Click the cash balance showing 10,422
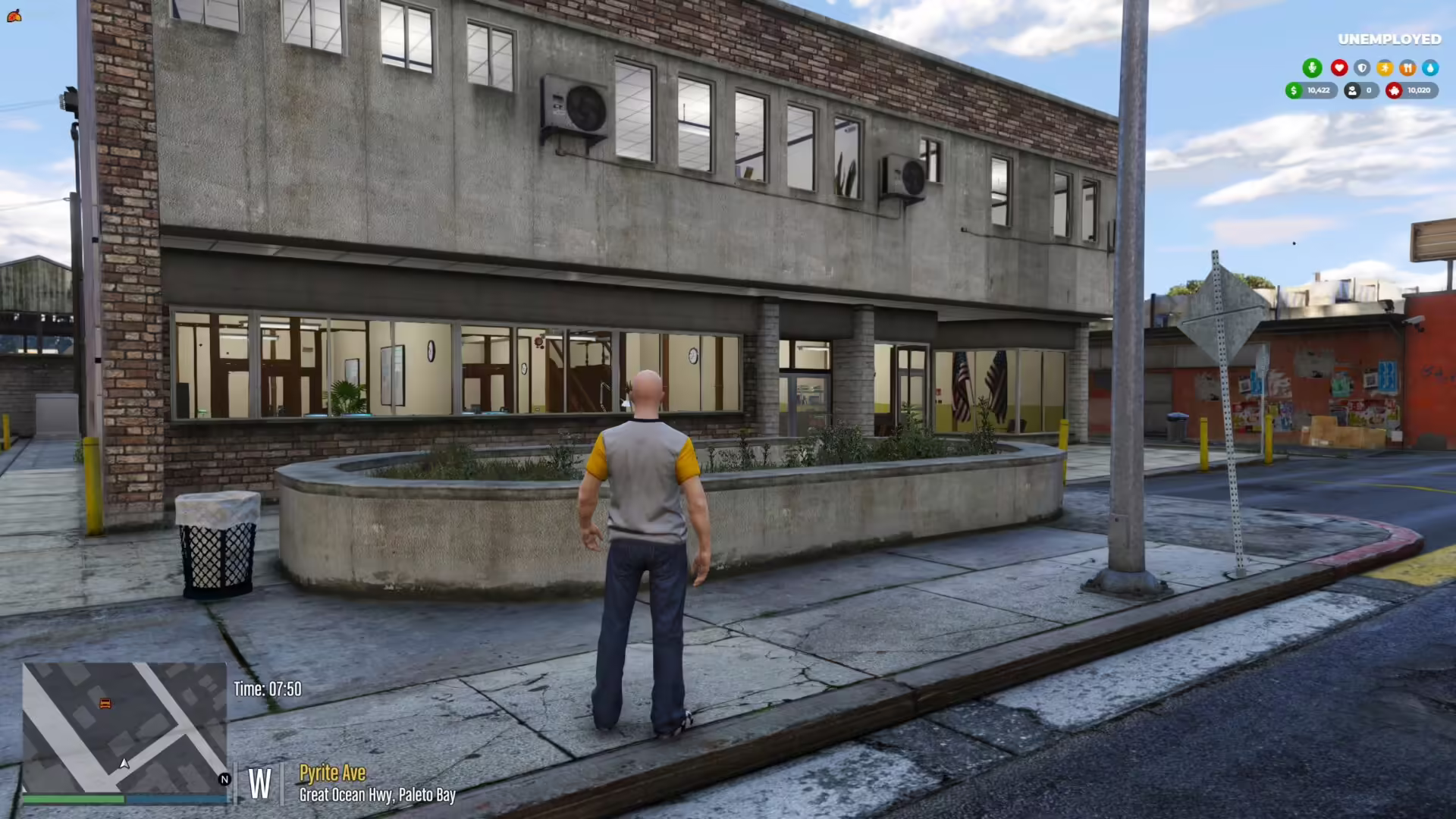Image resolution: width=1456 pixels, height=819 pixels. tap(1317, 90)
